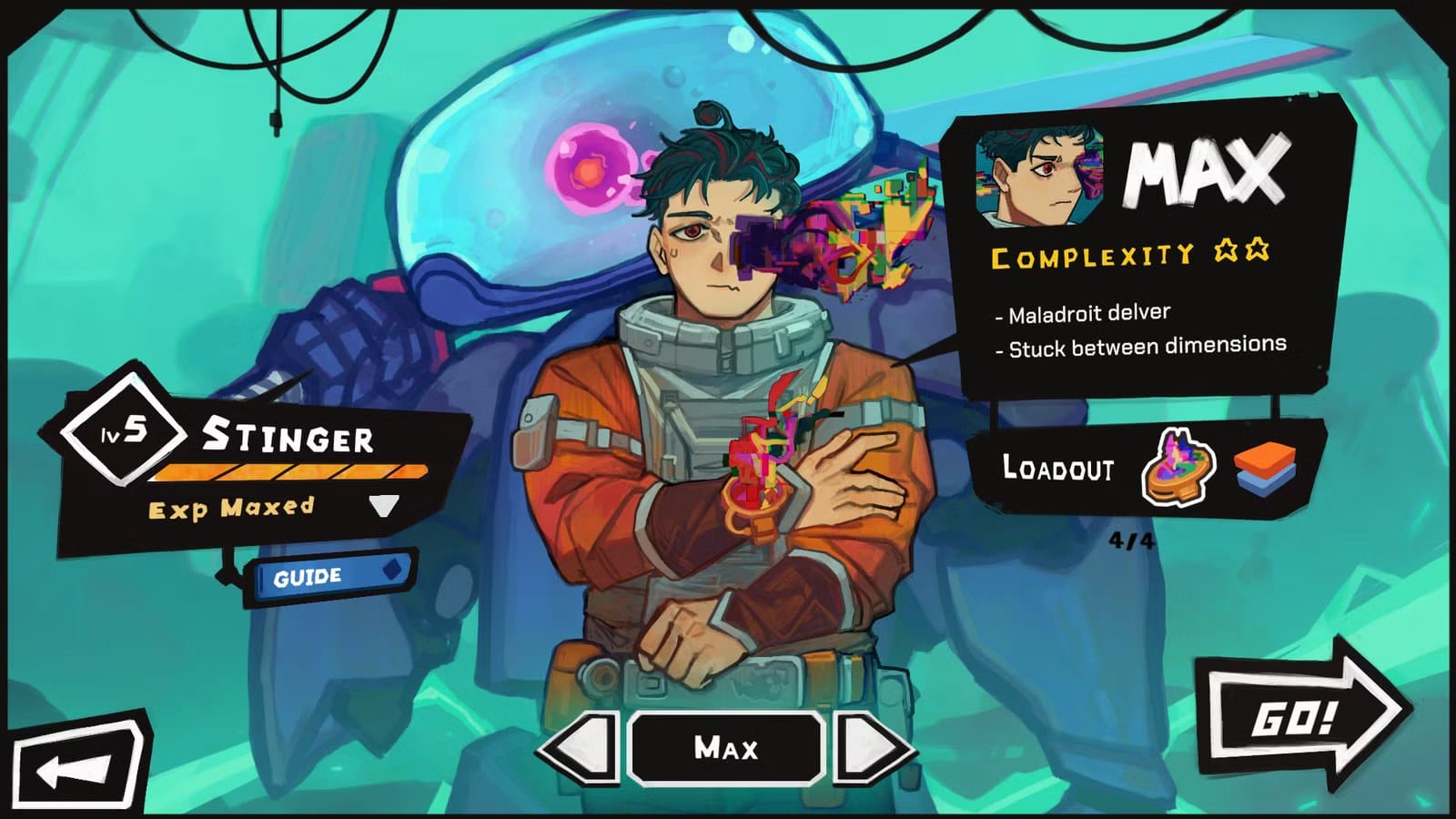This screenshot has height=819, width=1456.
Task: Open the GUIDE button
Action: click(309, 575)
